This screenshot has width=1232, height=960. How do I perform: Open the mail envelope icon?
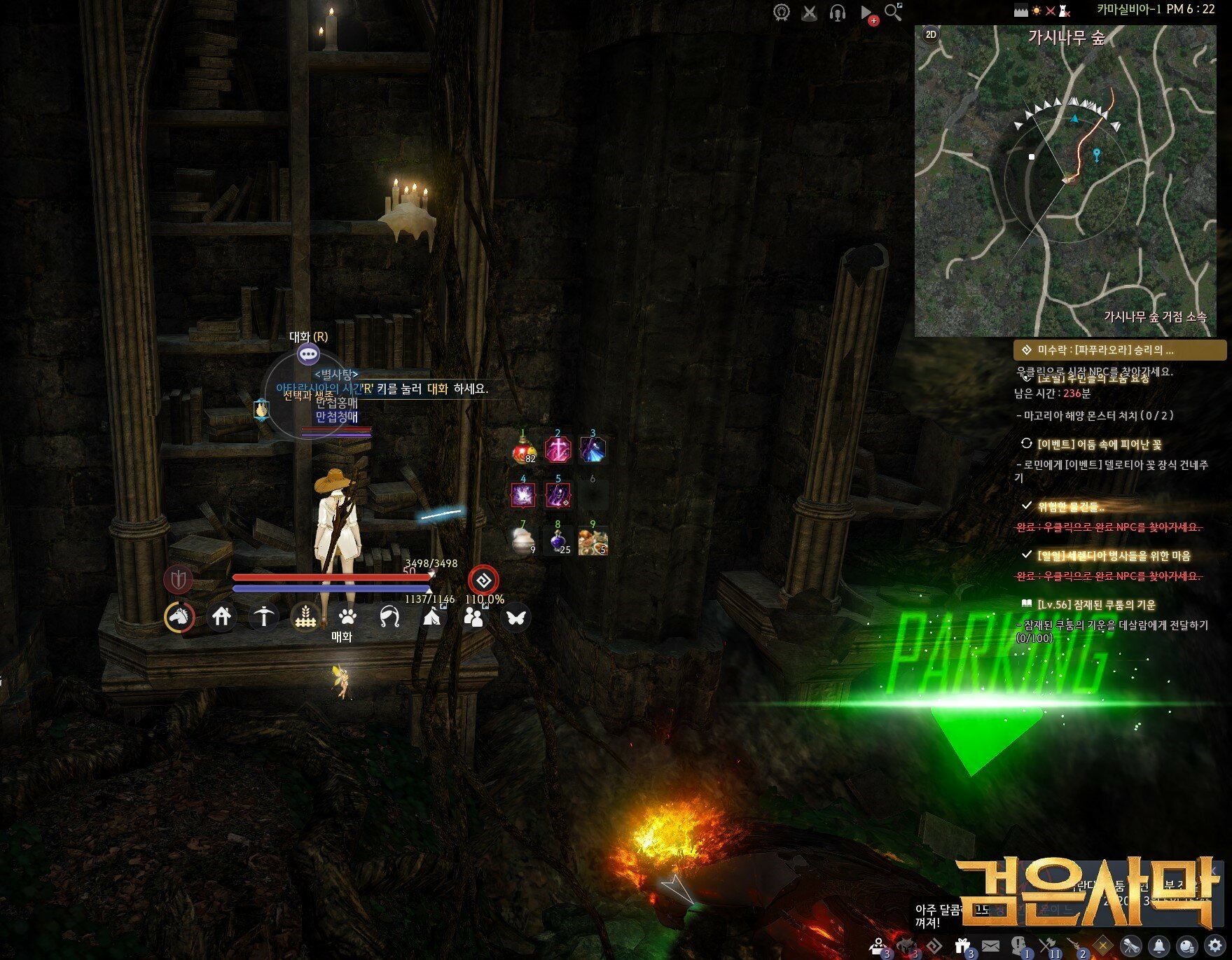[x=990, y=946]
